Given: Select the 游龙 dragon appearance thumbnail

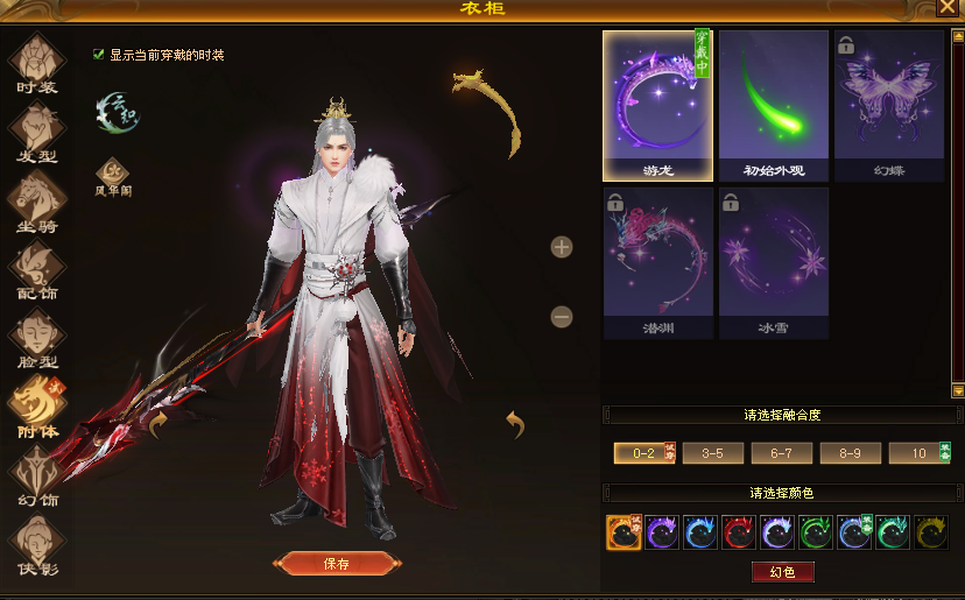Looking at the screenshot, I should tap(657, 104).
